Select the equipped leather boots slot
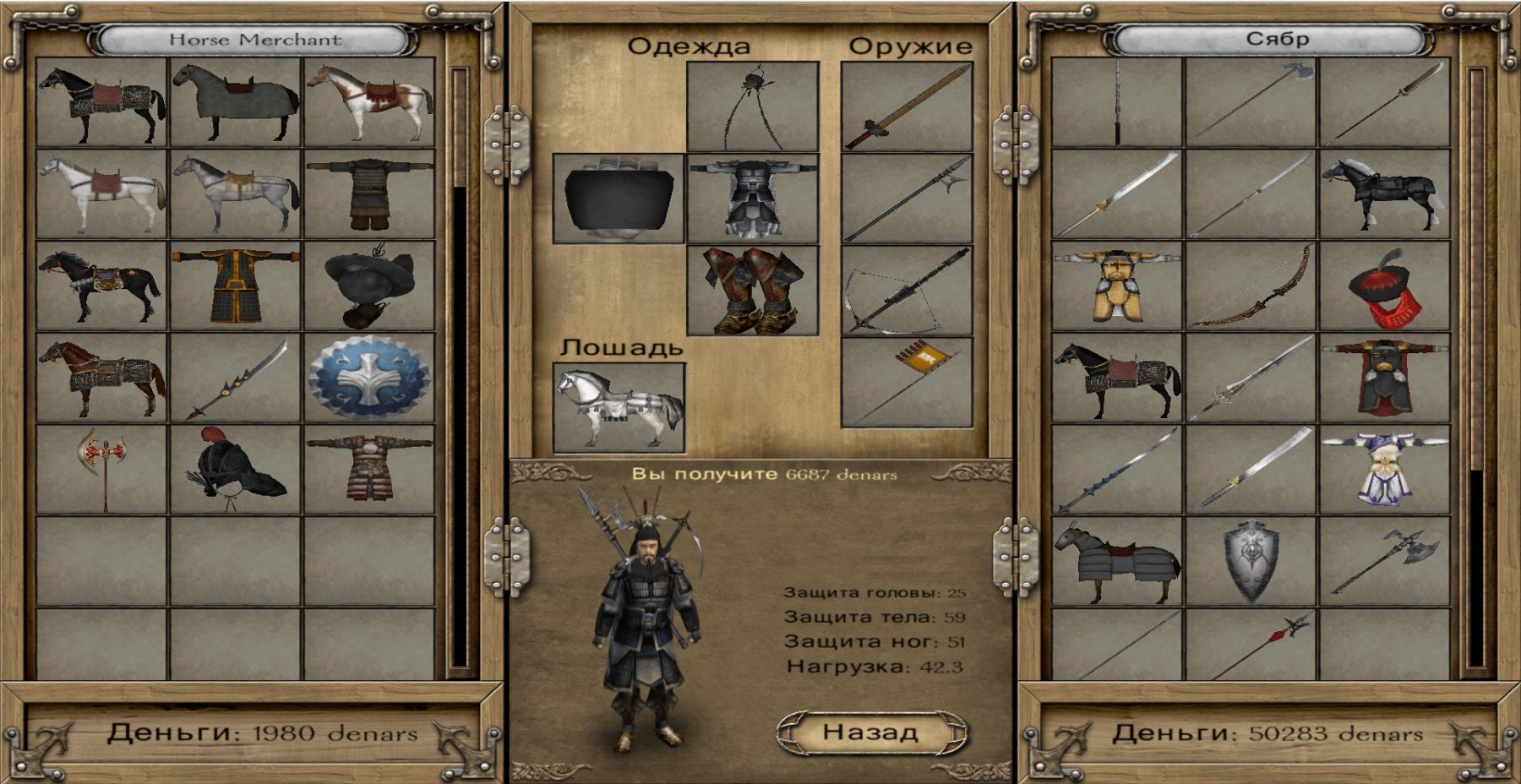The image size is (1521, 784). coord(753,291)
